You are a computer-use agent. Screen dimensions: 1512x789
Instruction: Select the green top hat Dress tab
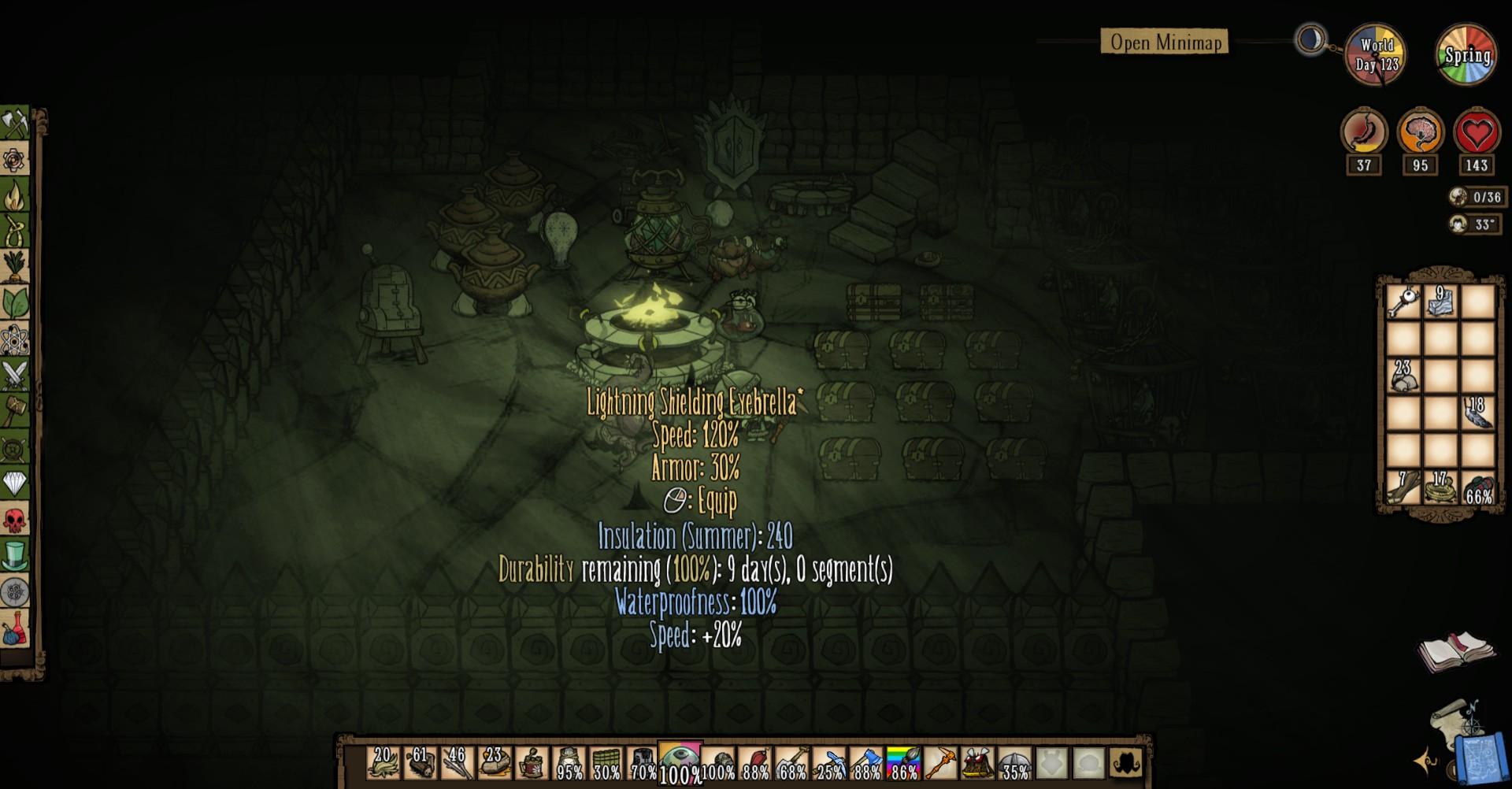(x=15, y=556)
